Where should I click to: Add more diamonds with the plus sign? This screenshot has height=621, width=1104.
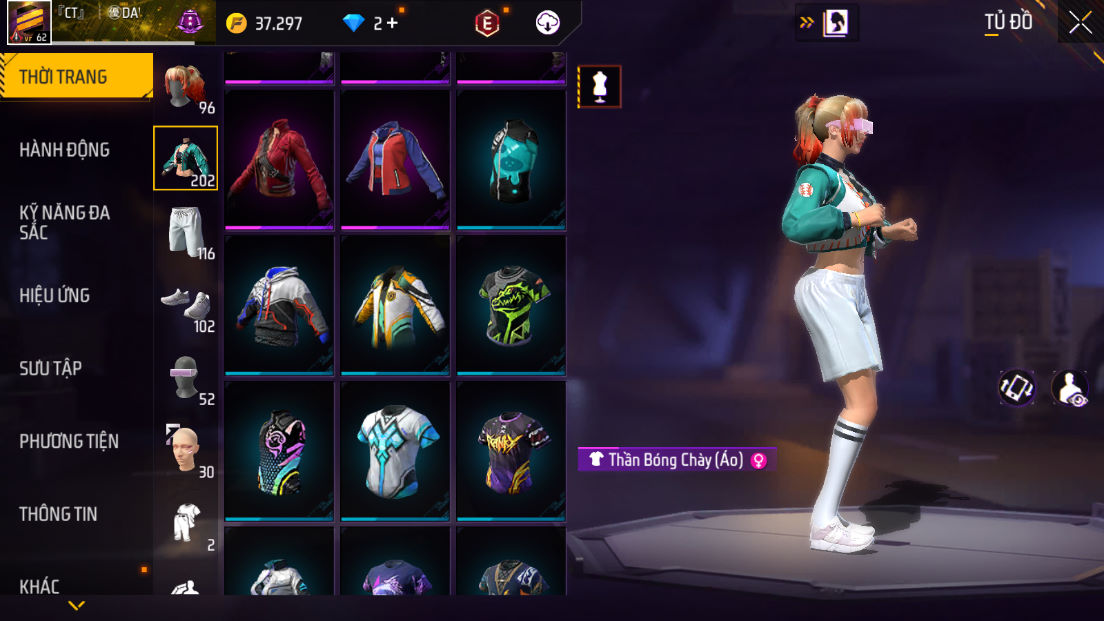pos(392,23)
